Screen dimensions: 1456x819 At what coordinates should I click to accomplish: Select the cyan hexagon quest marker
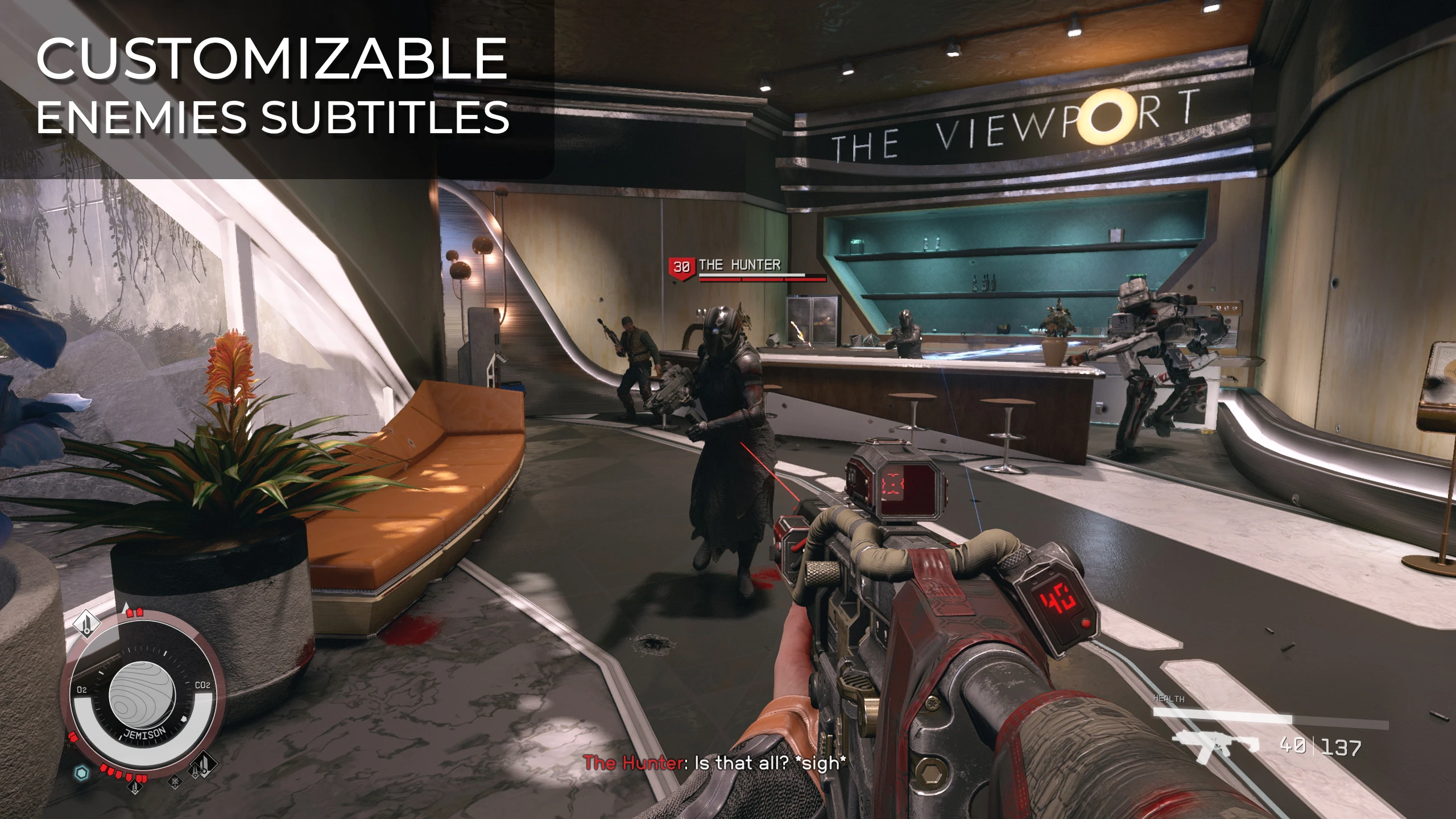[82, 772]
